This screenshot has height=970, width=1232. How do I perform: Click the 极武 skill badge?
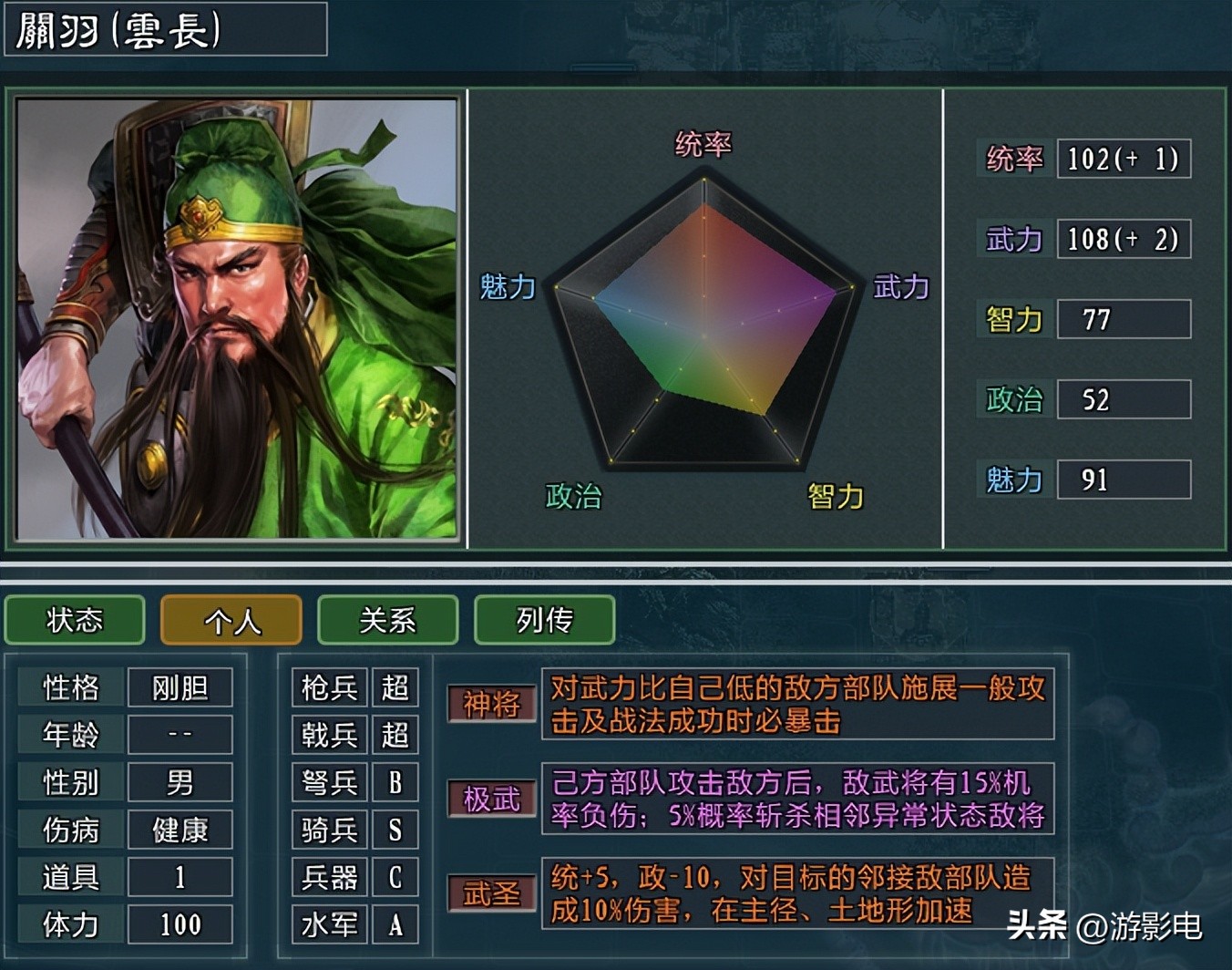[x=491, y=799]
